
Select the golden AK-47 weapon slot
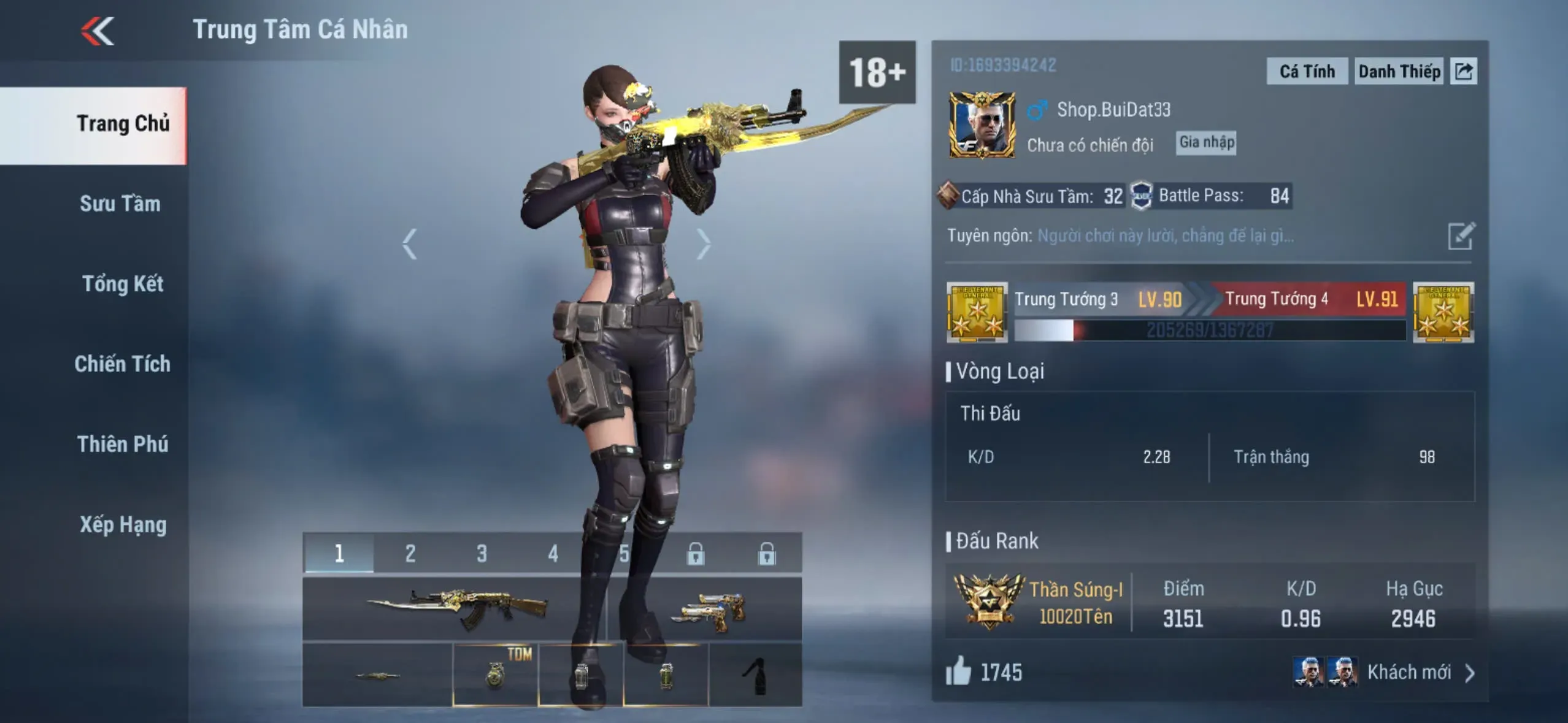coord(455,608)
